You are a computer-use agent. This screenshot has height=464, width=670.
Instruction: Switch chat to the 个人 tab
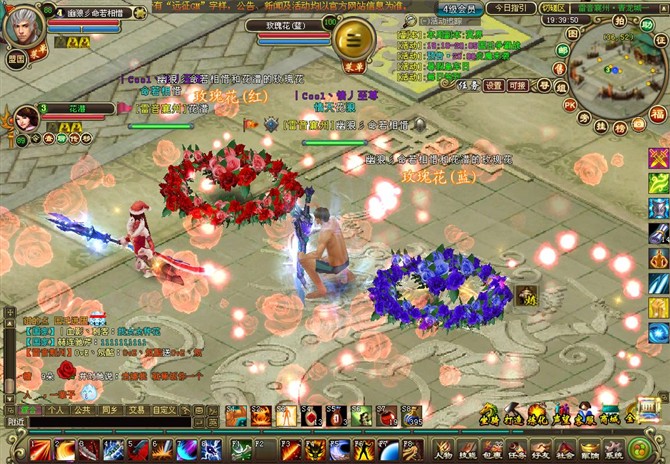click(56, 409)
